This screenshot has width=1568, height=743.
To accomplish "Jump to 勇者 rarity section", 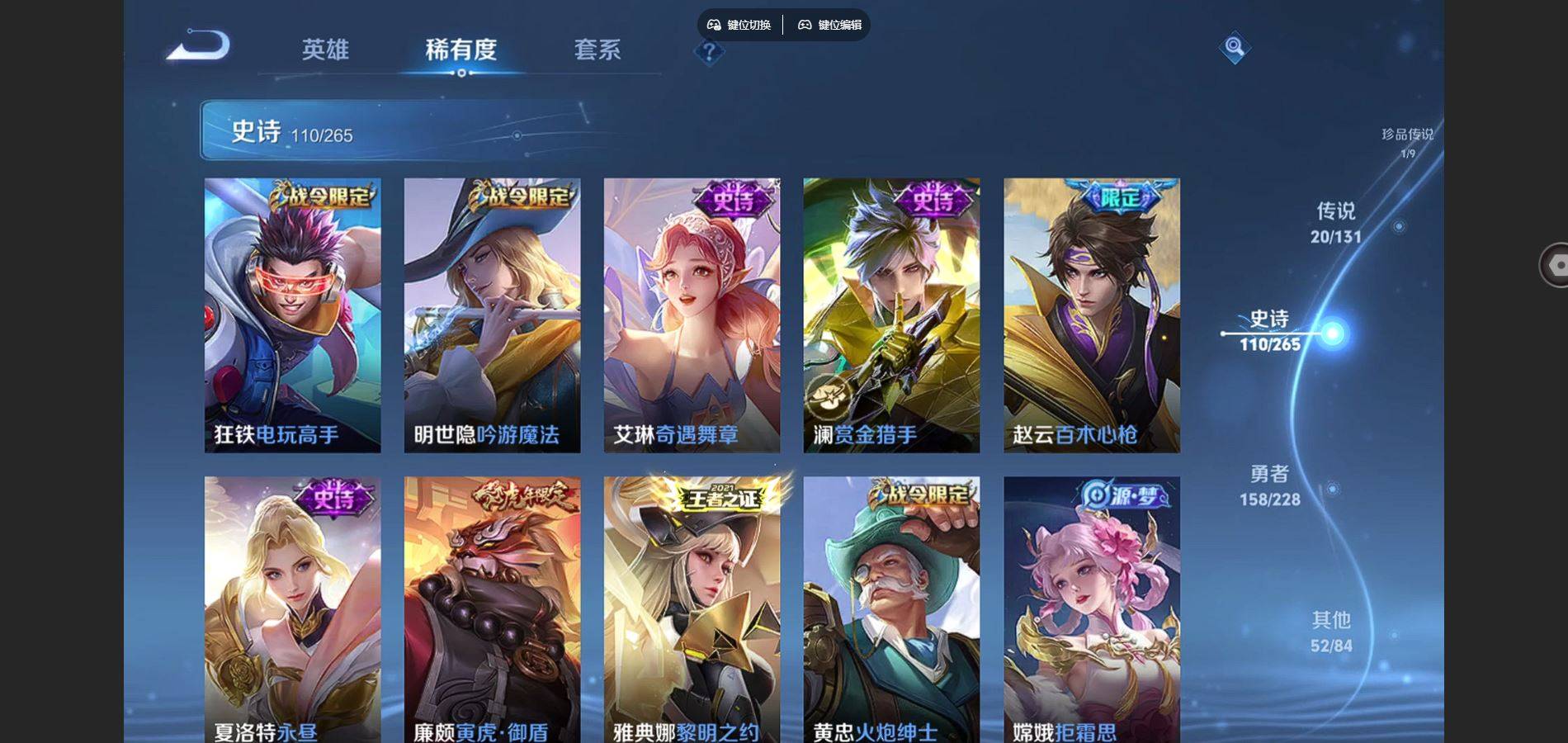I will (1269, 485).
